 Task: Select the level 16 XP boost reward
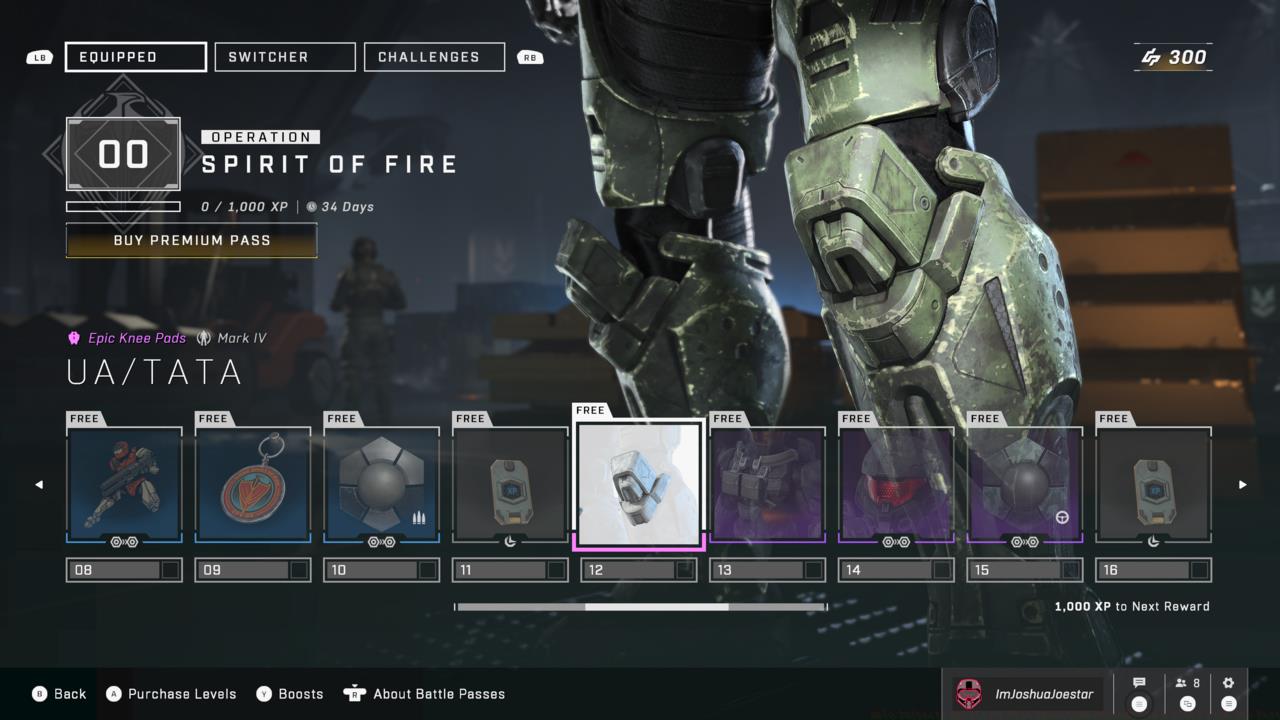click(1153, 485)
